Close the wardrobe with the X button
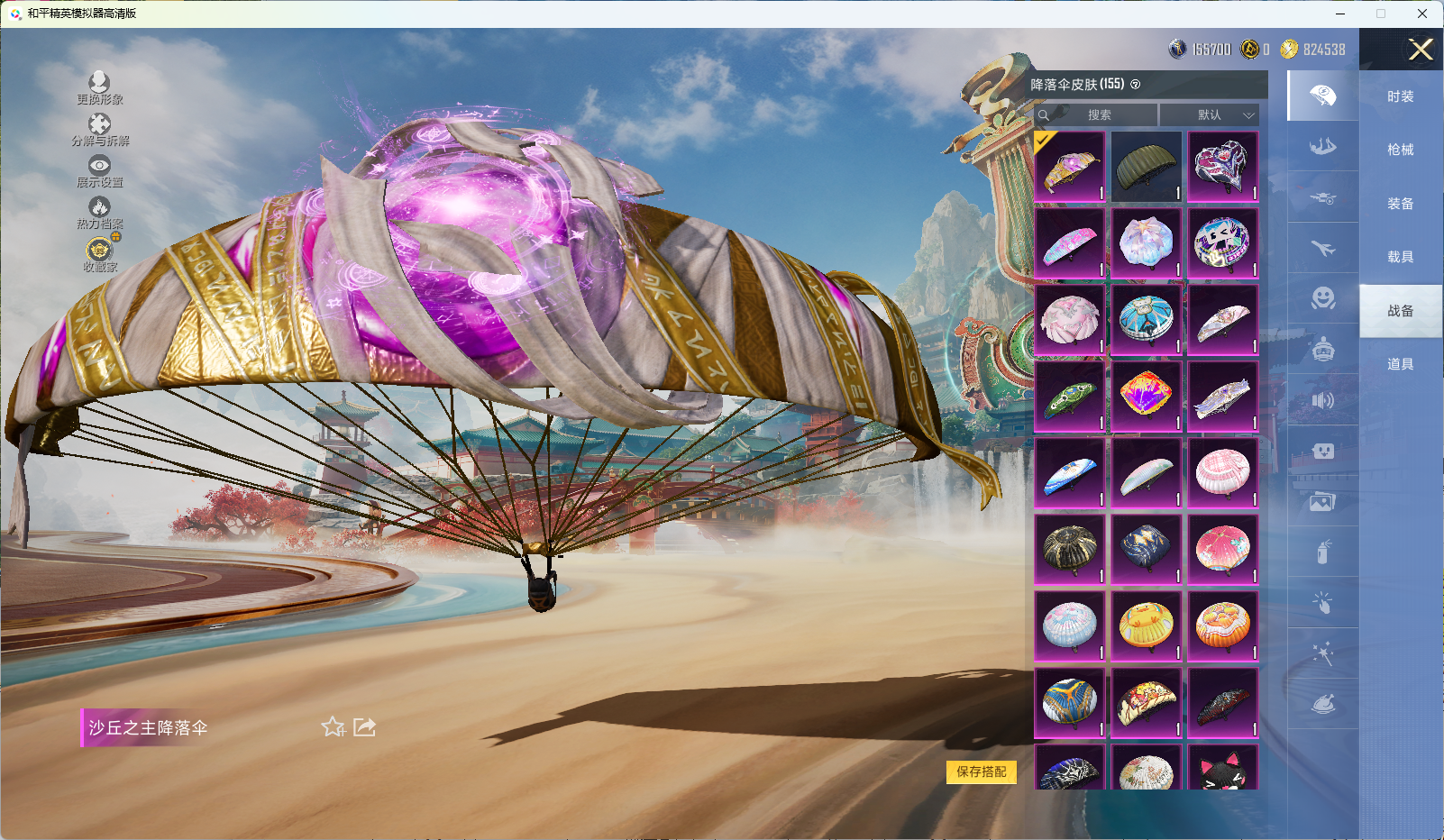 point(1421,50)
